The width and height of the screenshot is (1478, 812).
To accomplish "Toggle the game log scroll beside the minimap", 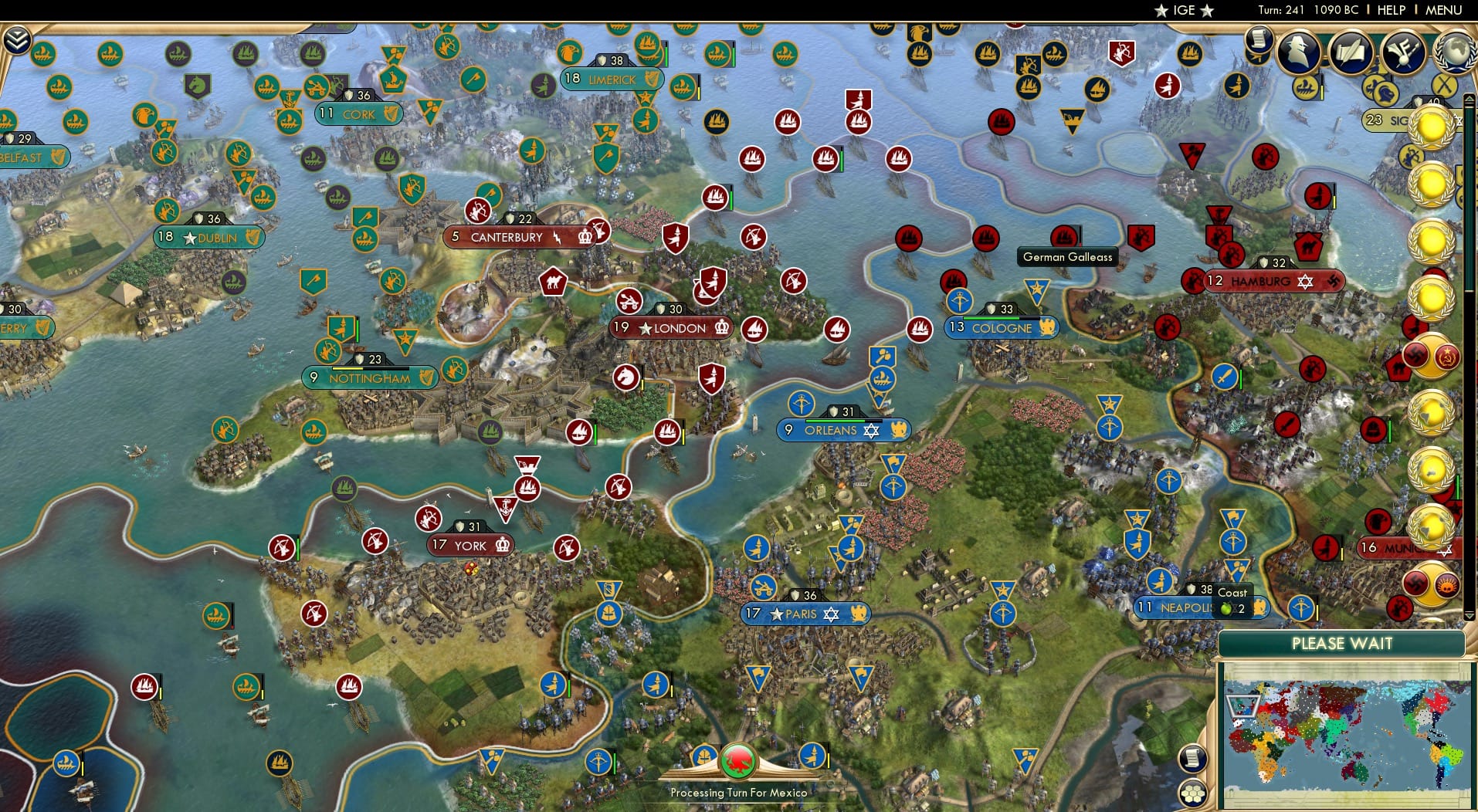I will click(x=1192, y=758).
